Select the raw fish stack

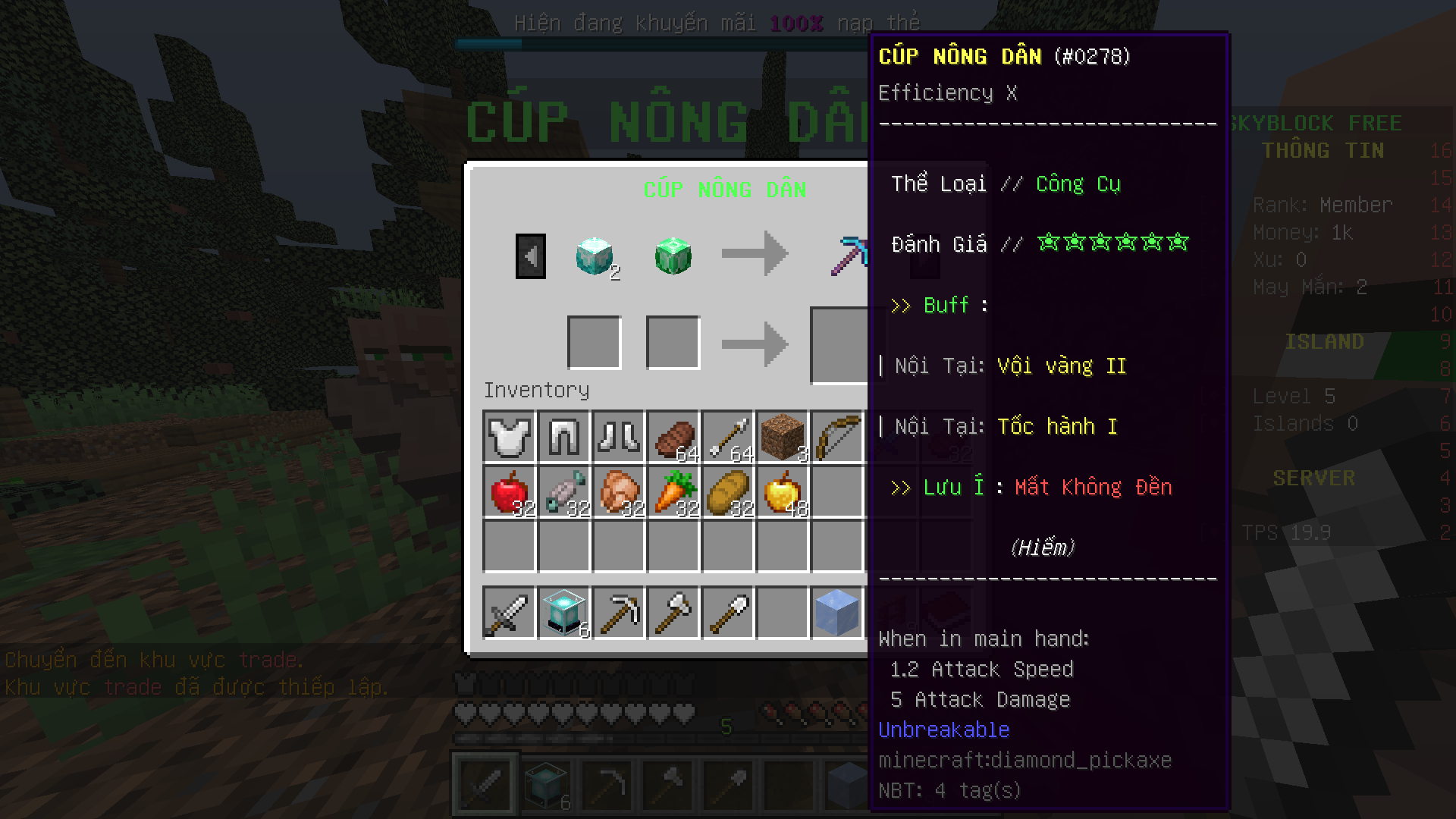563,492
